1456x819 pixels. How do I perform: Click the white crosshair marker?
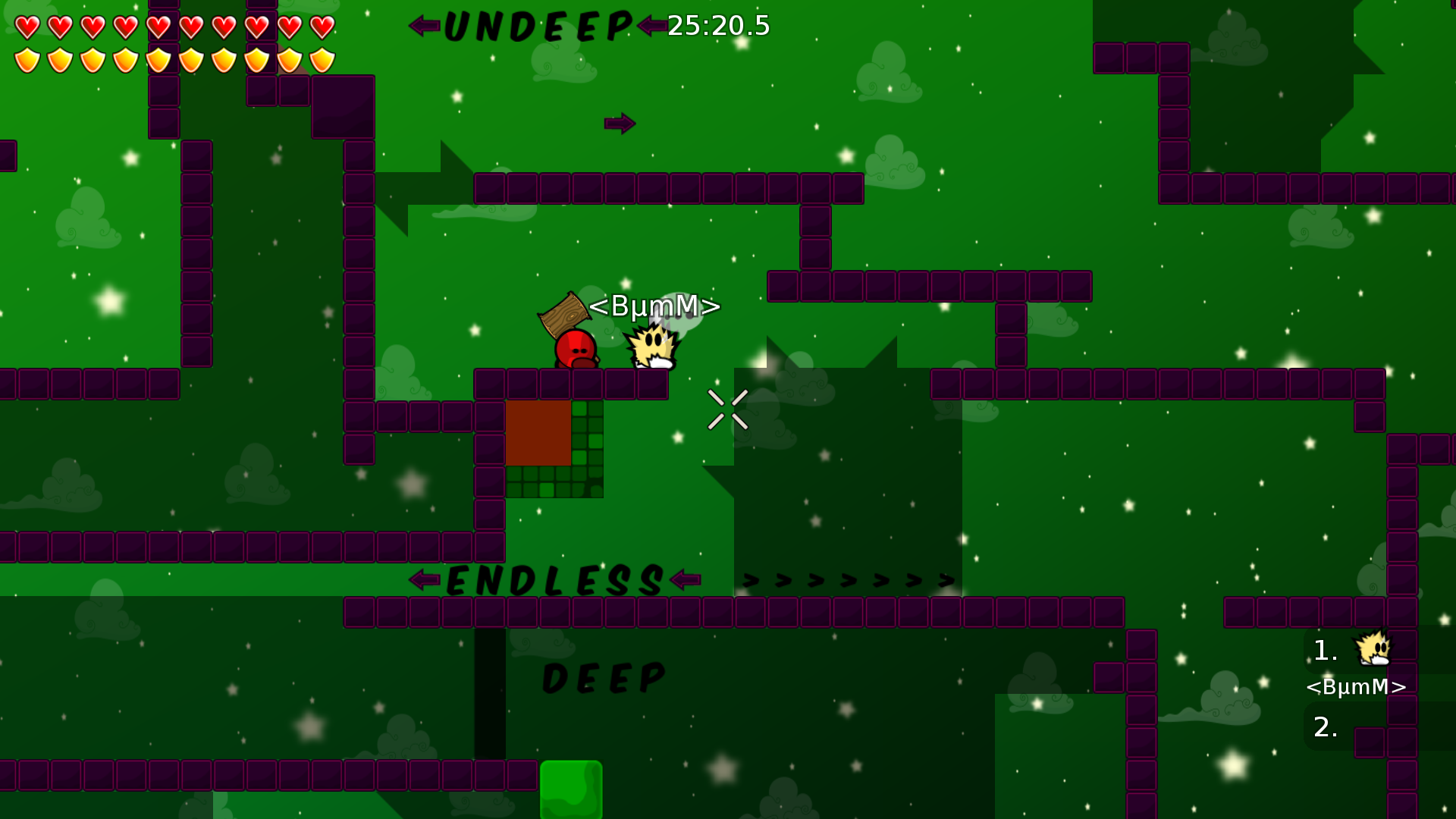729,408
